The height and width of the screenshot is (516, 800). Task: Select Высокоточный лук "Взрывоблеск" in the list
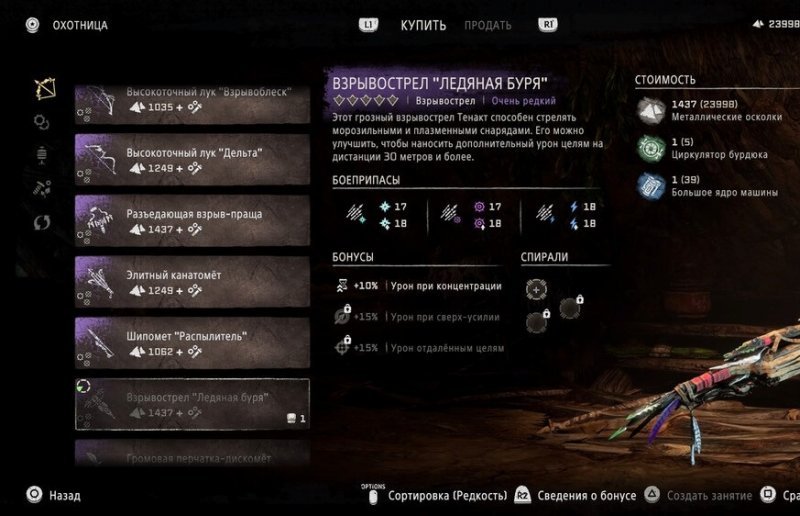(x=192, y=100)
